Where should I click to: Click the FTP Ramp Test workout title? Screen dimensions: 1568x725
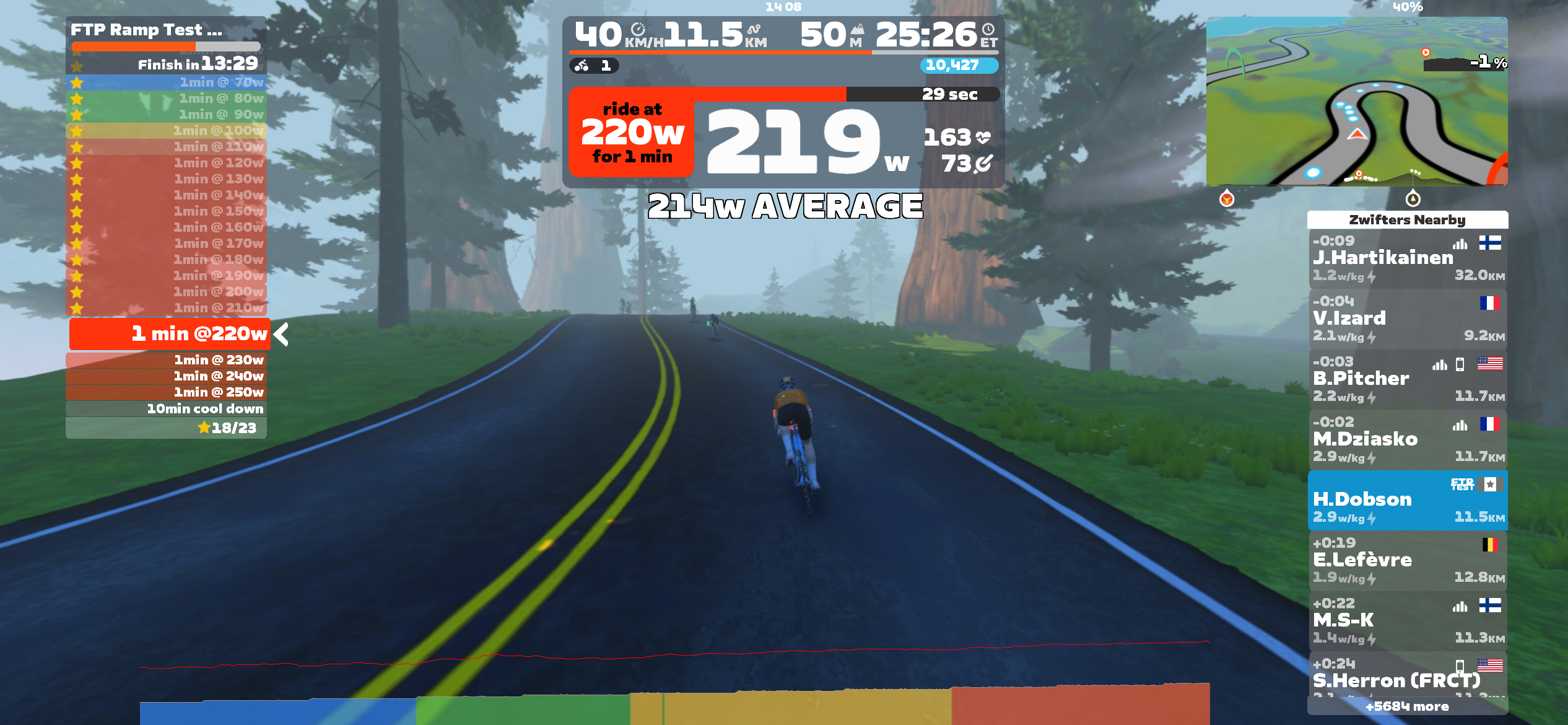pos(146,30)
